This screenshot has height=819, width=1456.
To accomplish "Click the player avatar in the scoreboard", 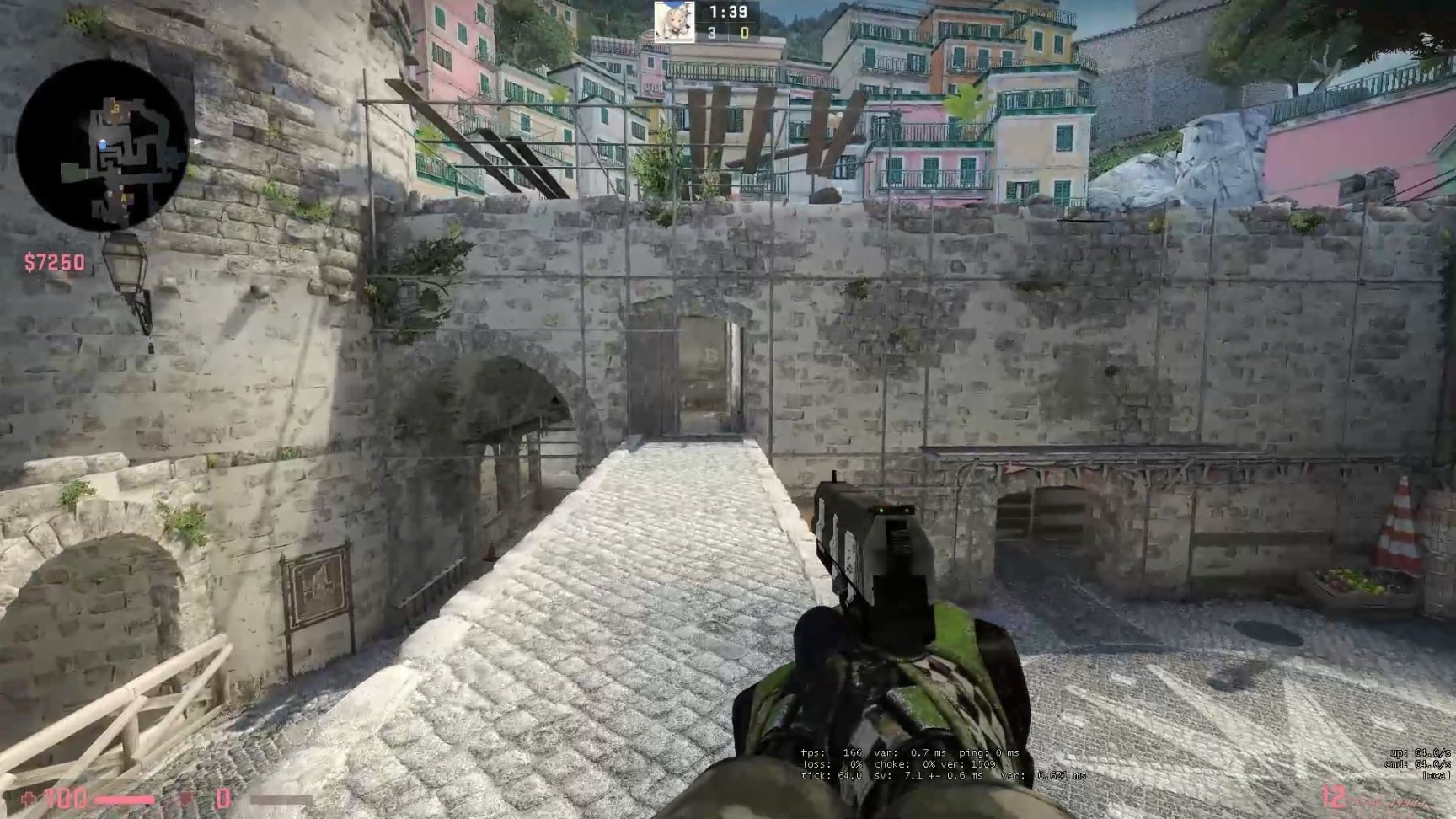I will coord(674,23).
